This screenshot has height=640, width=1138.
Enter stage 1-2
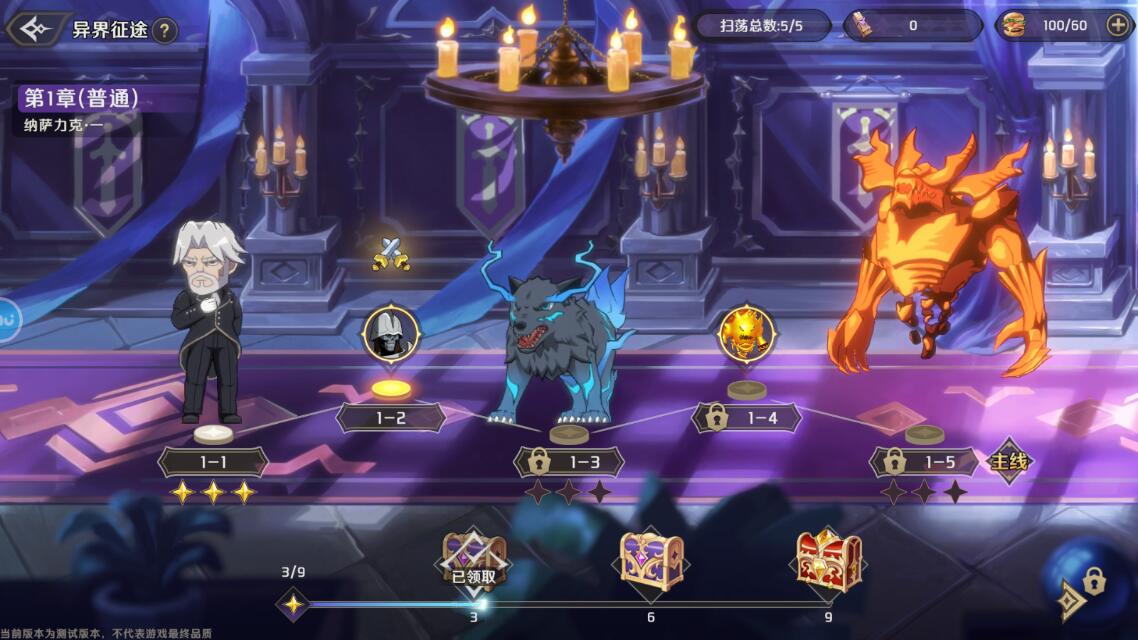391,418
